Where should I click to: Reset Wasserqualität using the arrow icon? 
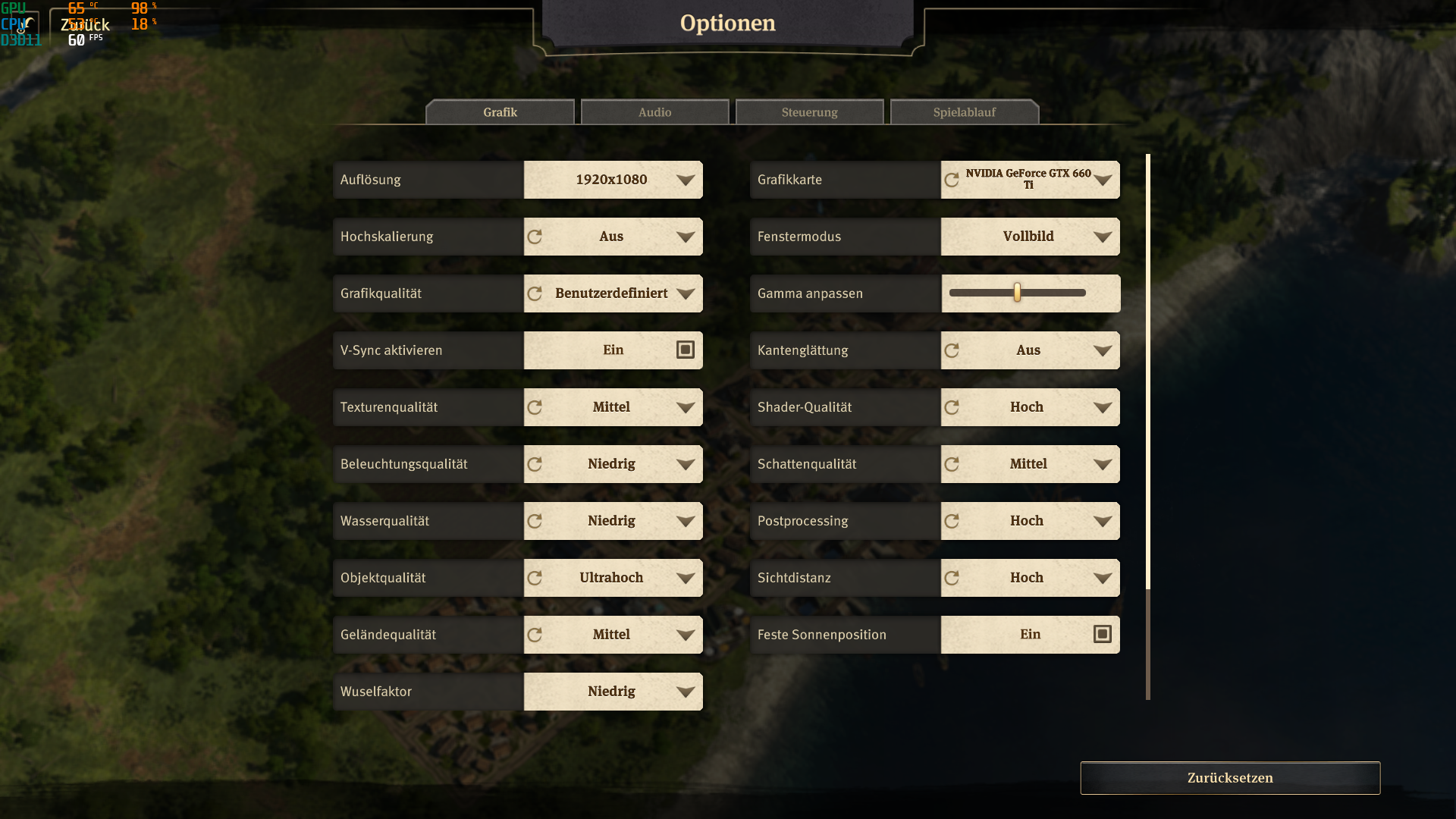535,521
